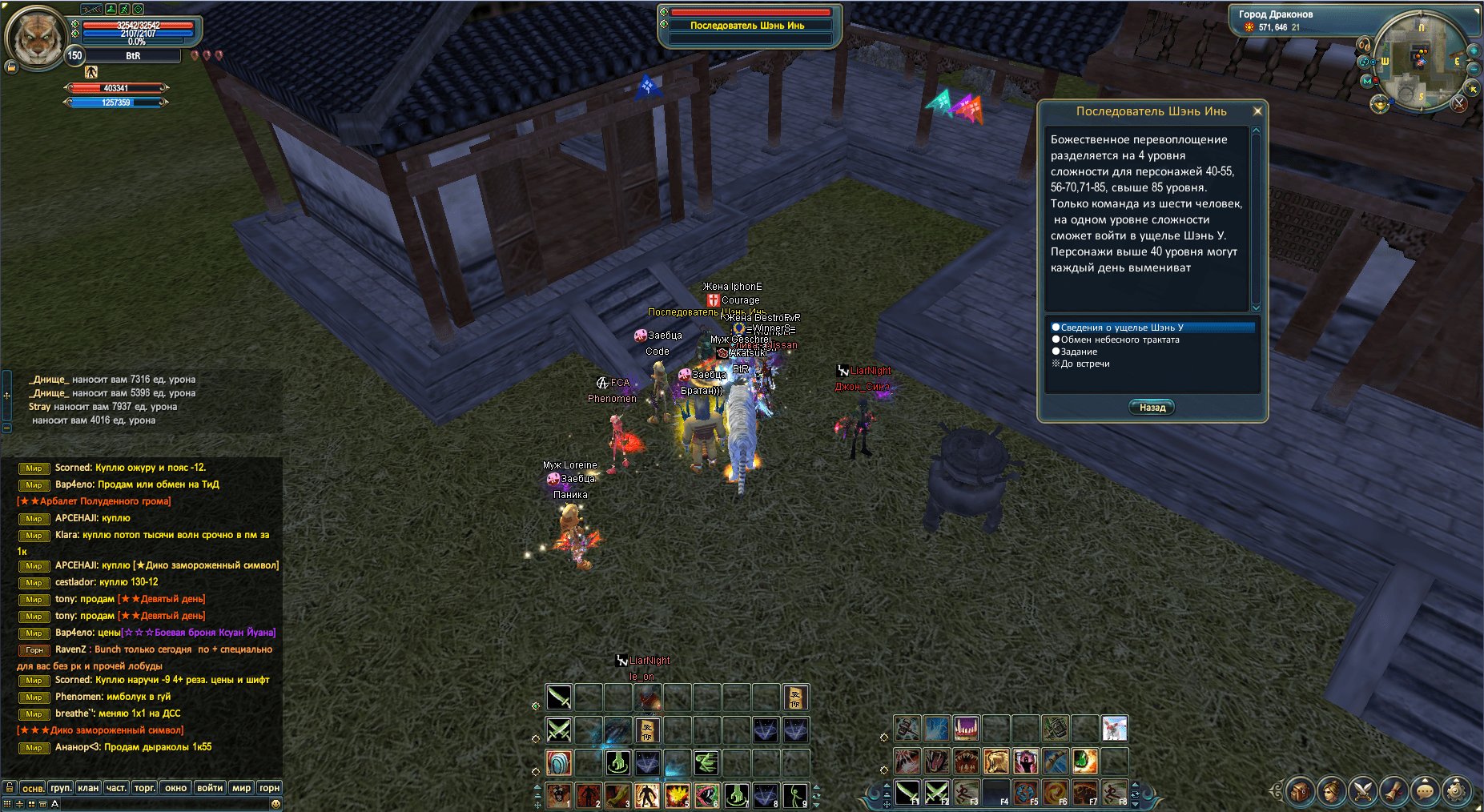Click the chat text input field
The height and width of the screenshot is (812, 1484).
point(160,804)
